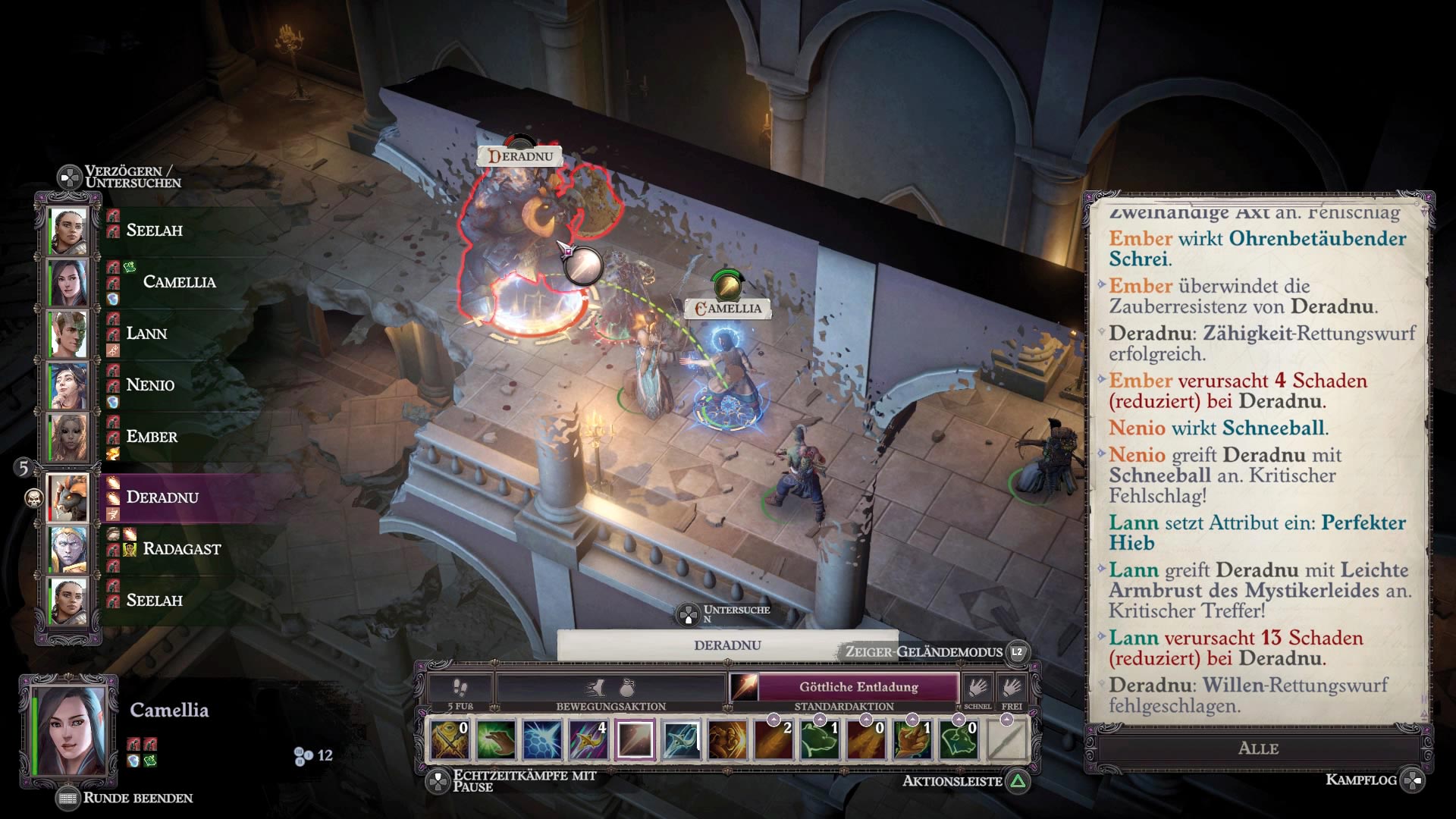Image resolution: width=1456 pixels, height=819 pixels.
Task: Activate the golden stone-figure ability
Action: click(728, 739)
